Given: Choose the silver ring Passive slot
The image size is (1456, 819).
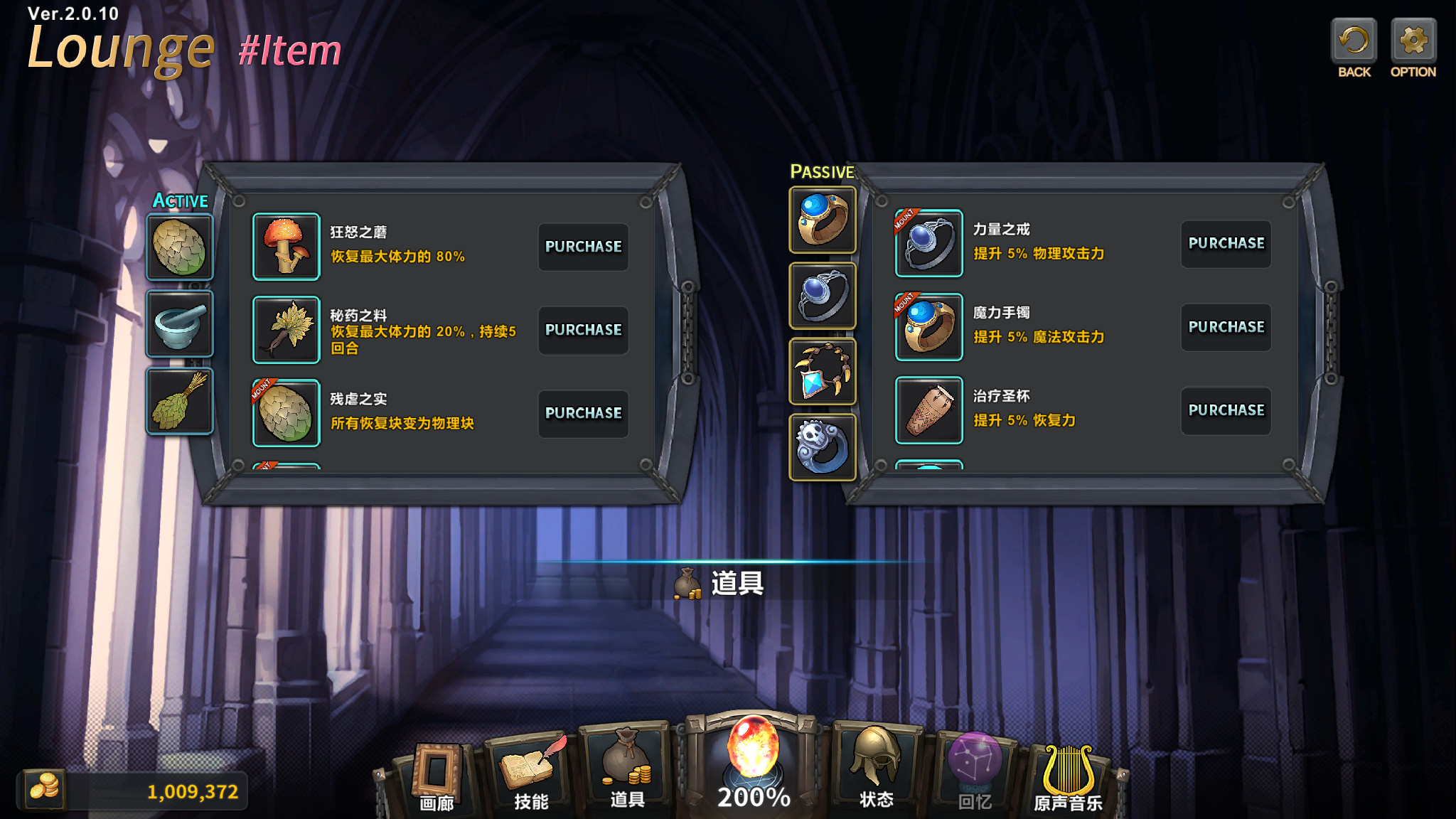Looking at the screenshot, I should click(x=823, y=296).
